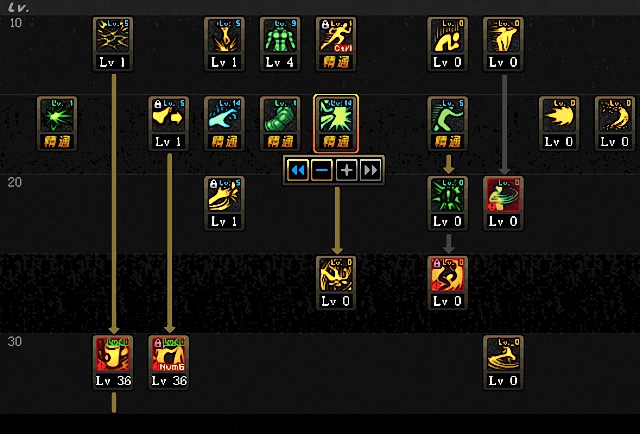Screen dimensions: 640x434
Task: Click the double left arrow minimize-level button
Action: click(297, 170)
